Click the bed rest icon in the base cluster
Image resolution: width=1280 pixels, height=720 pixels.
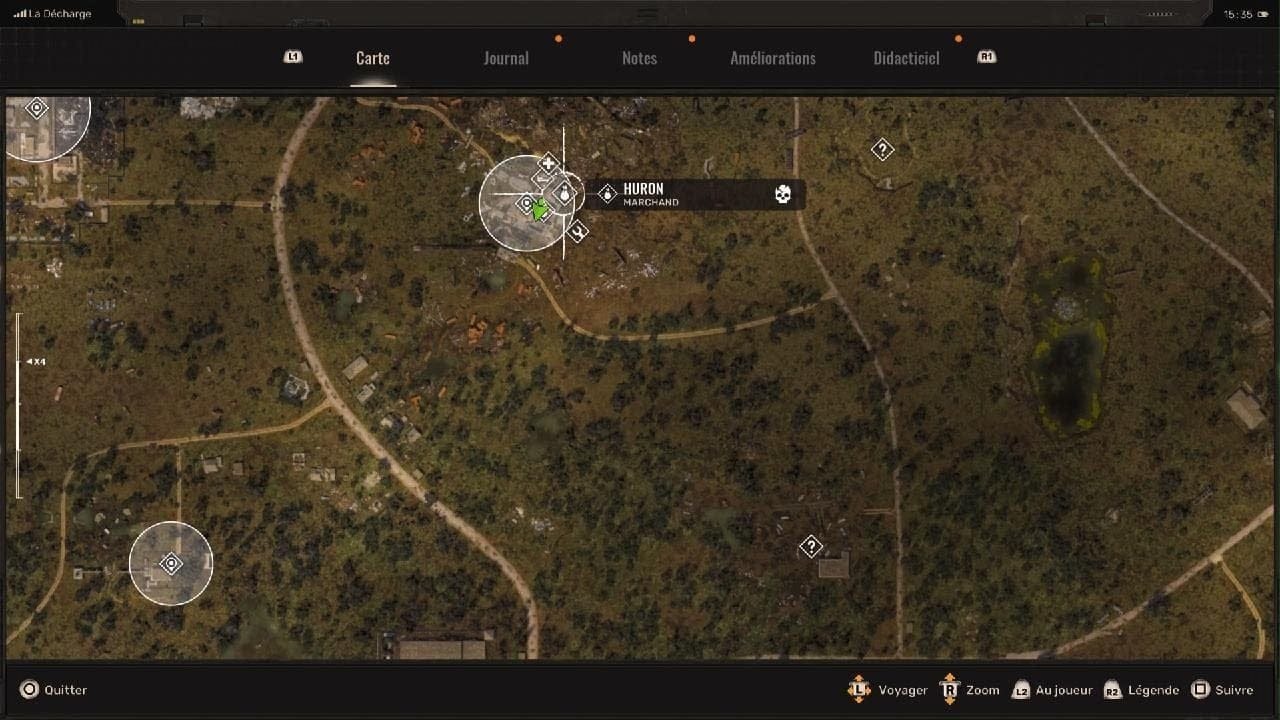click(542, 178)
